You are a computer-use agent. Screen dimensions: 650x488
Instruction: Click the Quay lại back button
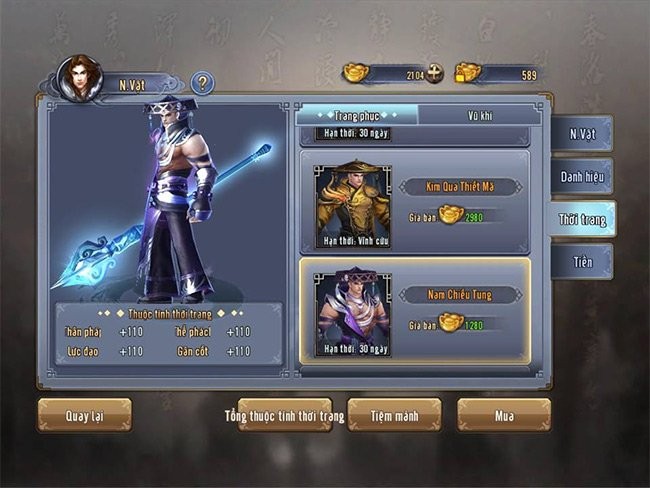tap(84, 415)
